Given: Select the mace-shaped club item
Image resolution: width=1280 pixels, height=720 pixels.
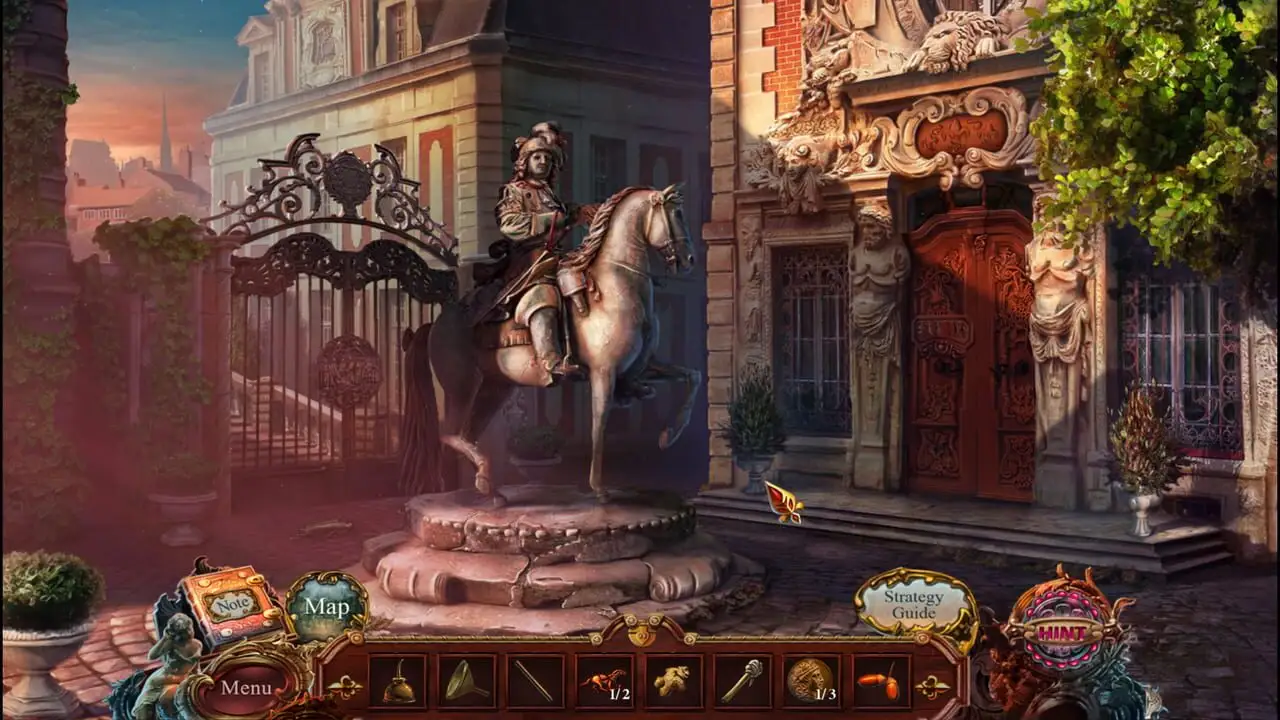Looking at the screenshot, I should pos(742,682).
